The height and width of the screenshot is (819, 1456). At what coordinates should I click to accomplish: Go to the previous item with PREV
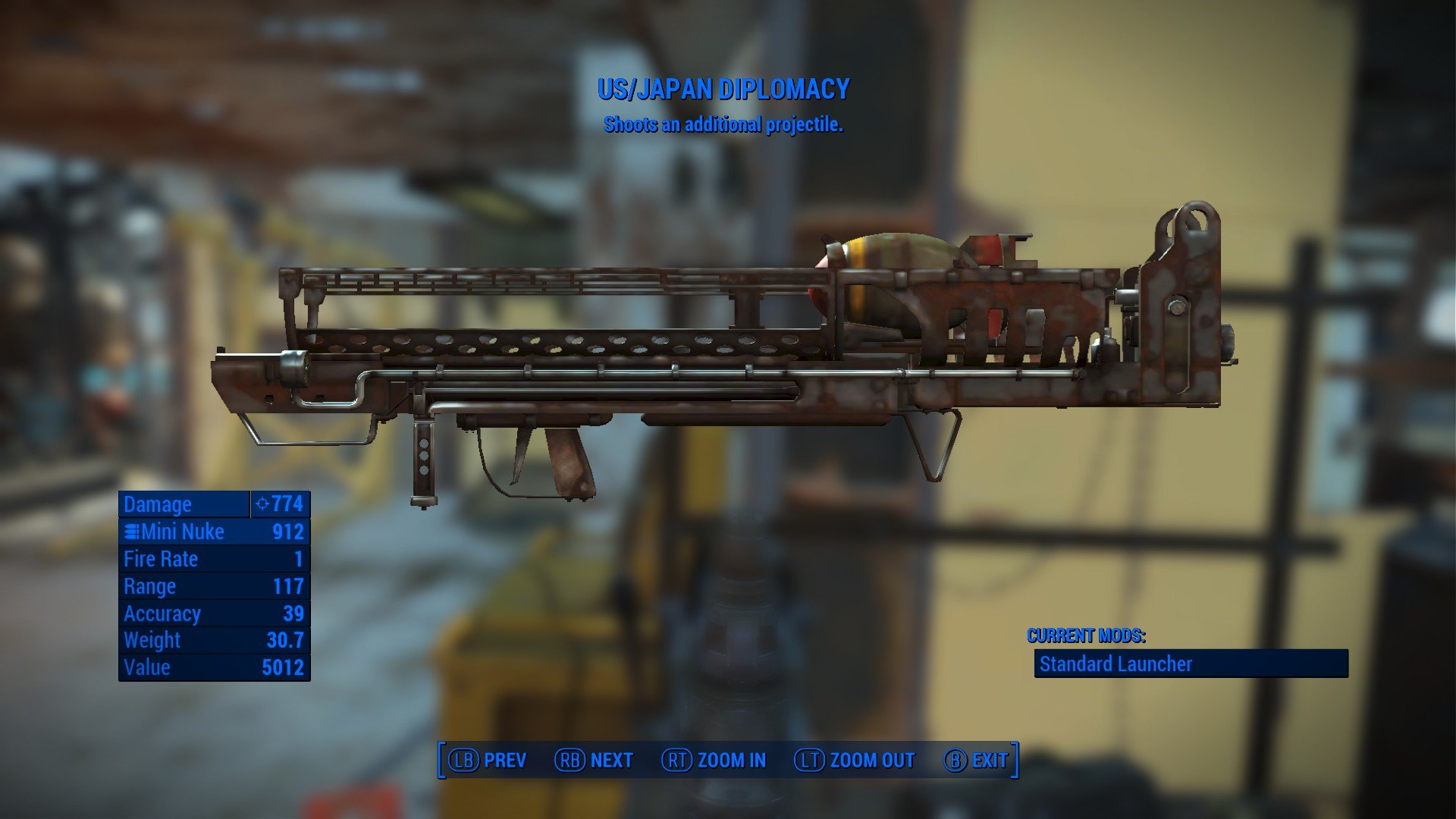pos(488,760)
